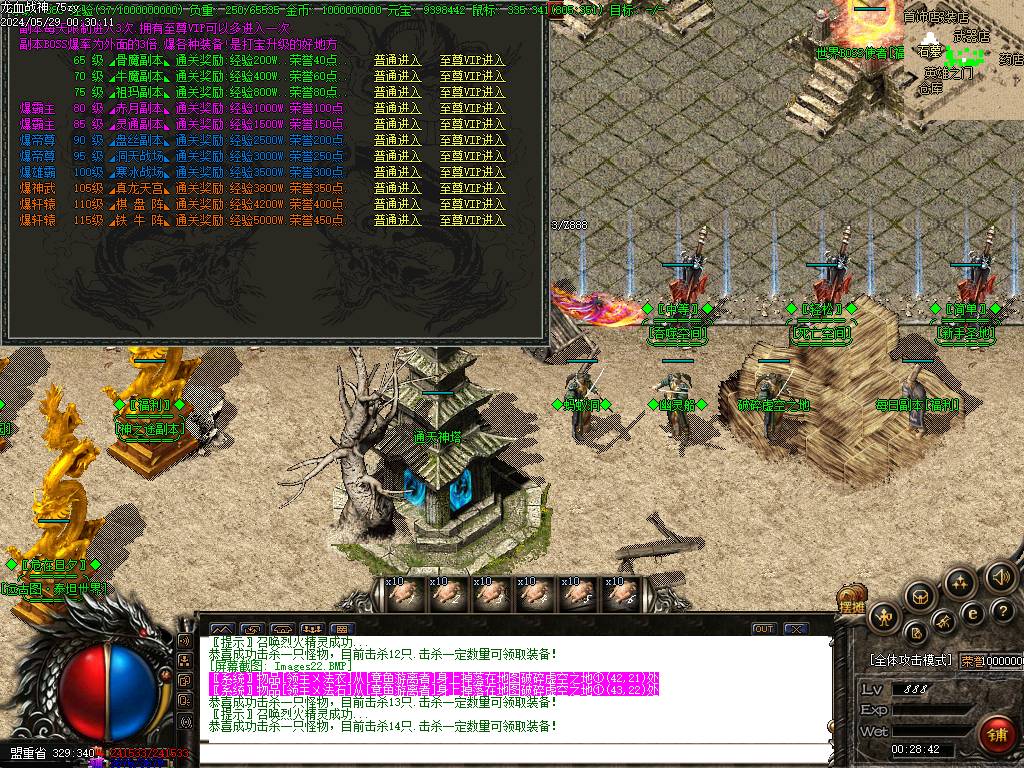1024x768 pixels.
Task: Open the bag chest icon
Action: click(x=919, y=597)
